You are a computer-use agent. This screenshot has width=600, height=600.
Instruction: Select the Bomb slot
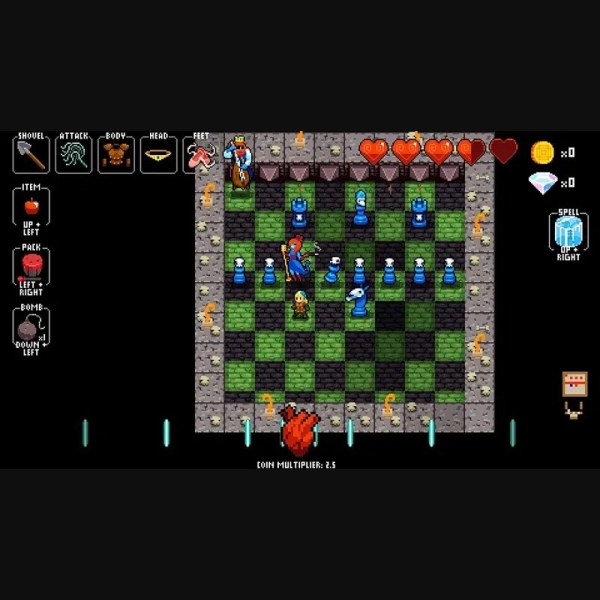click(x=31, y=326)
